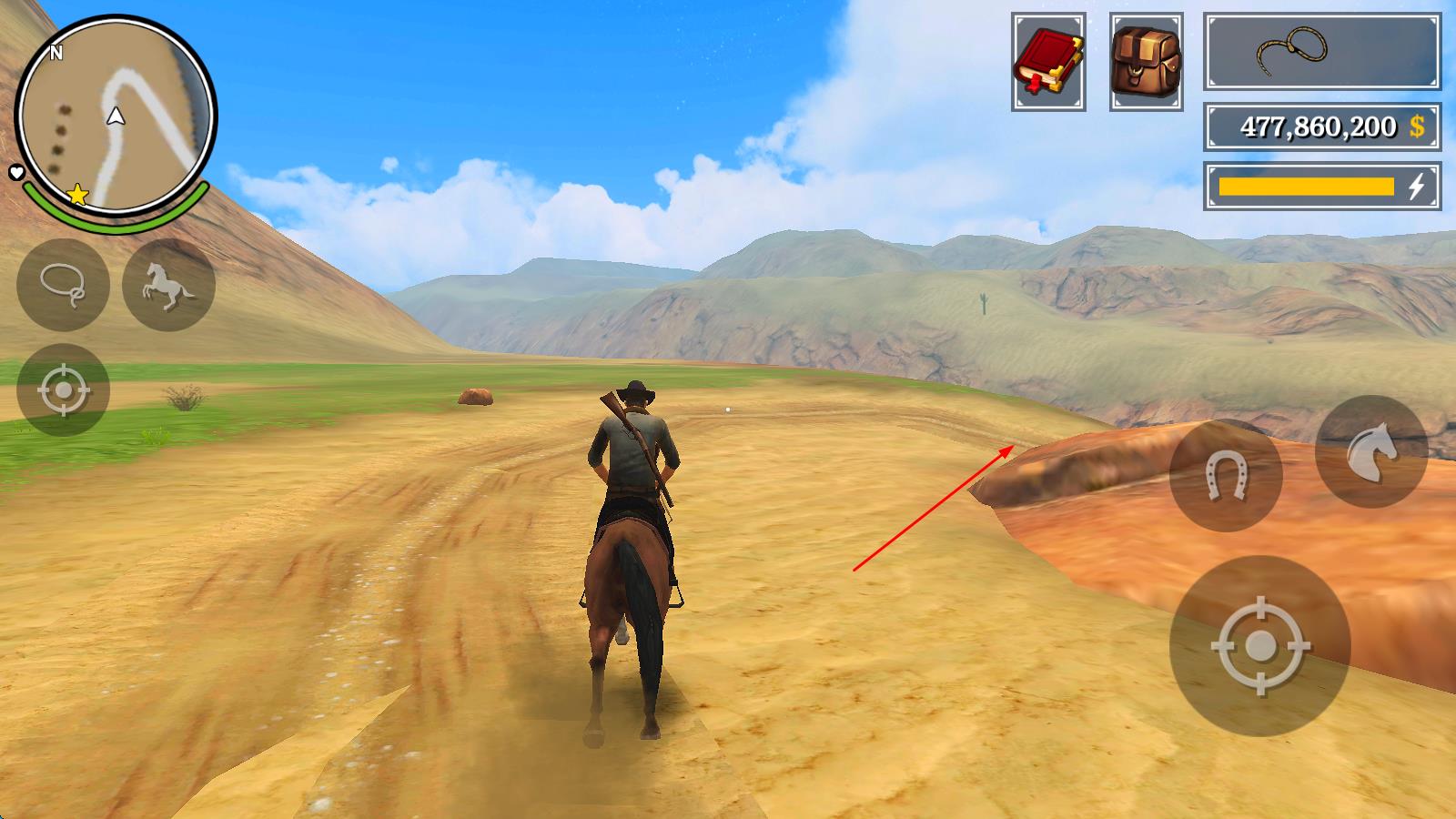
Task: Click the circular minimap
Action: [x=116, y=116]
